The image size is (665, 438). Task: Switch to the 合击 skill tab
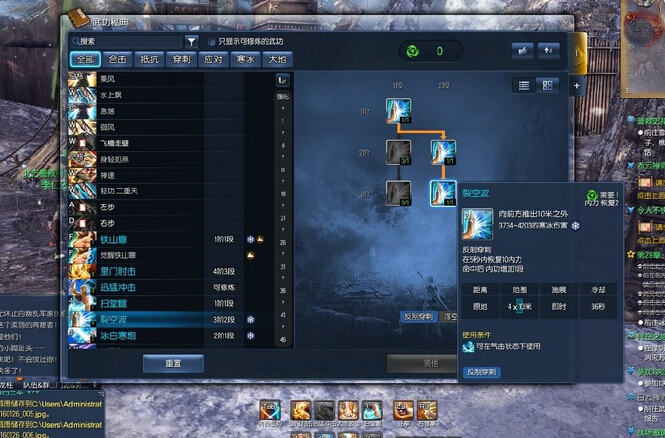116,59
